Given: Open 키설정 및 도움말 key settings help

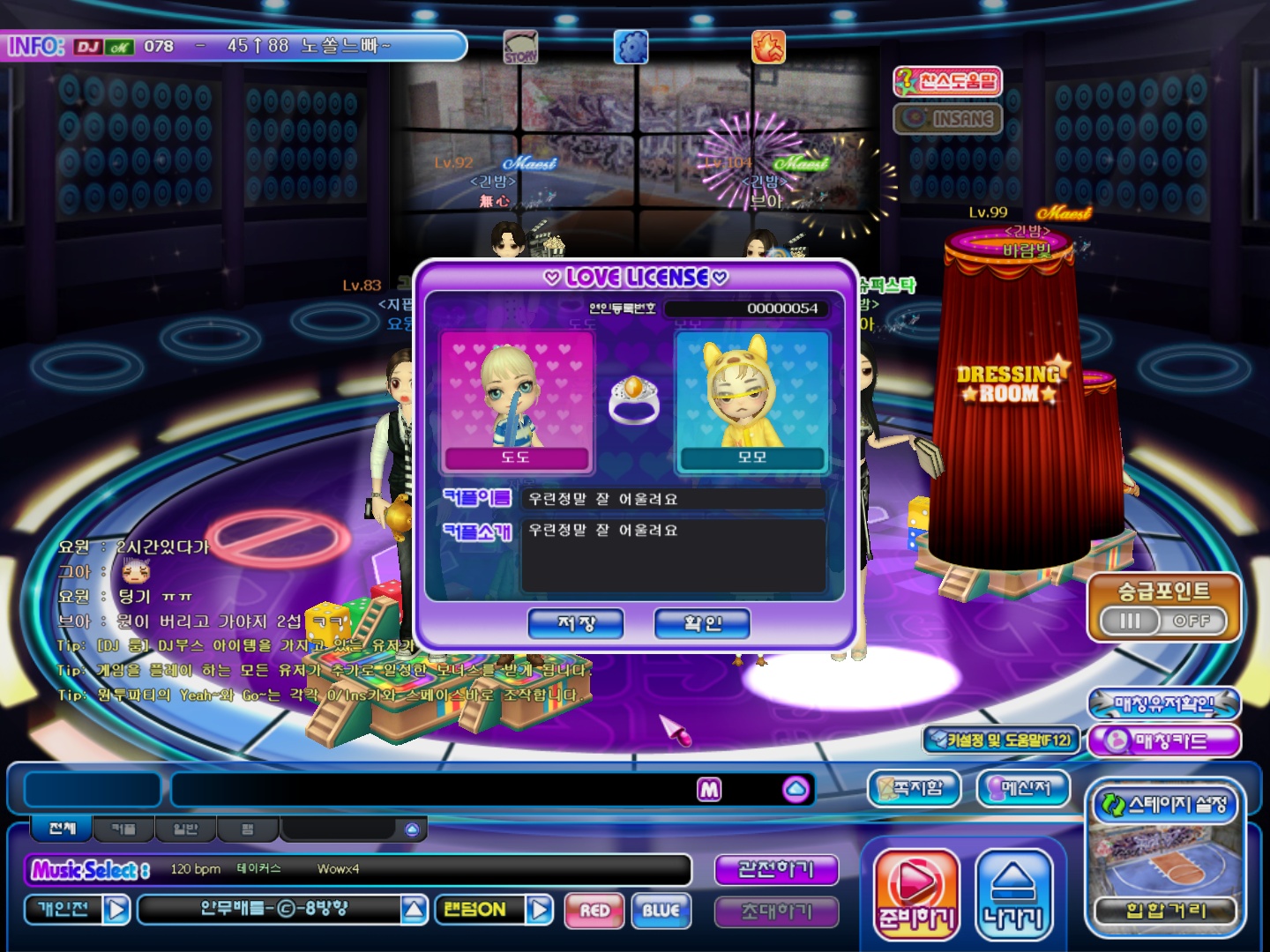Looking at the screenshot, I should coord(1002,740).
